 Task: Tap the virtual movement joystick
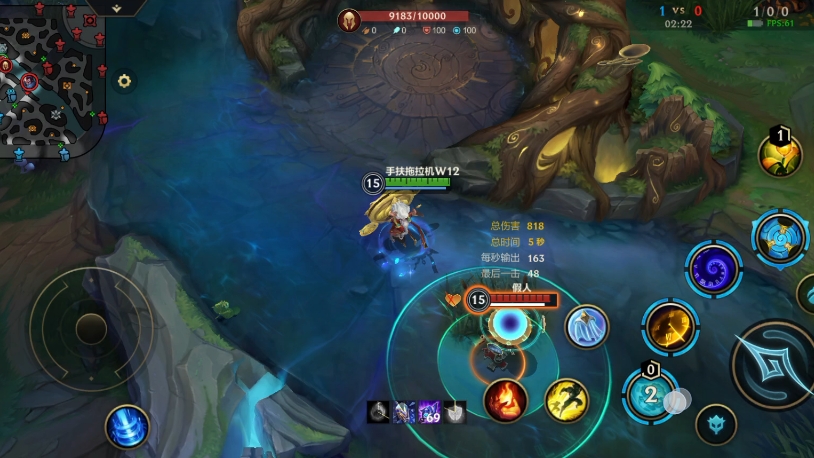point(90,326)
